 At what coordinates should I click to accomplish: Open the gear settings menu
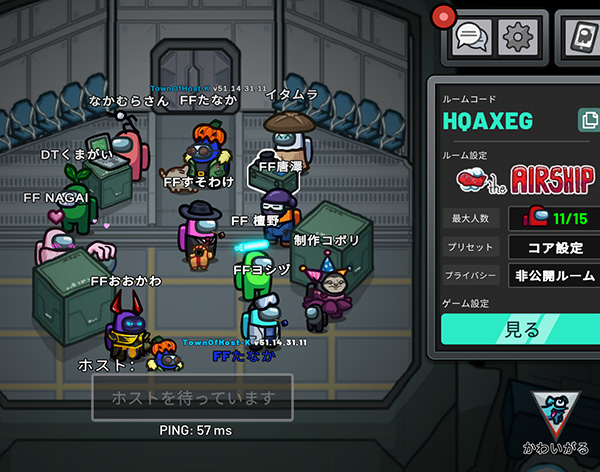[x=519, y=37]
